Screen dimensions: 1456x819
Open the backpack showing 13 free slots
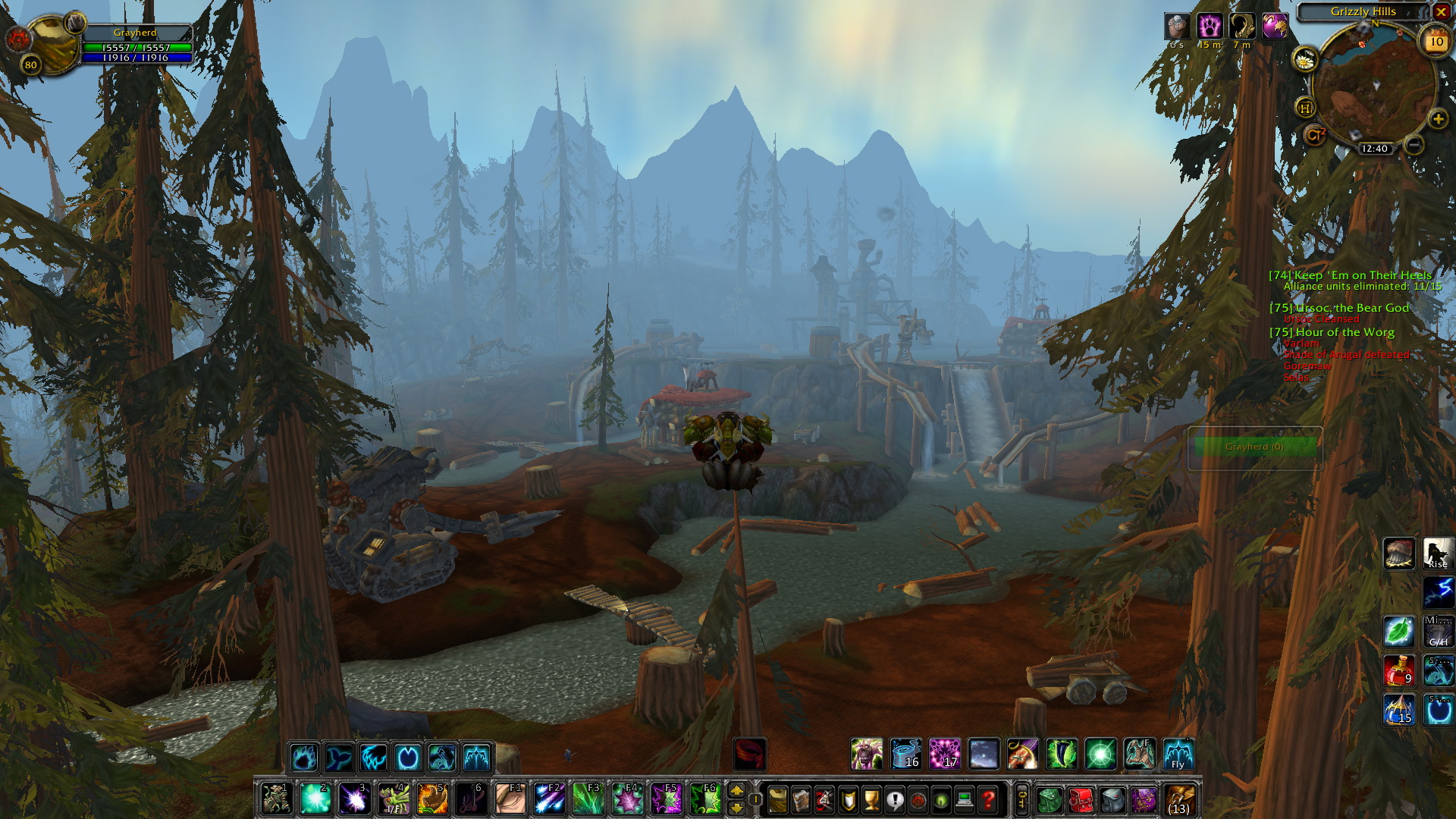click(x=1179, y=799)
